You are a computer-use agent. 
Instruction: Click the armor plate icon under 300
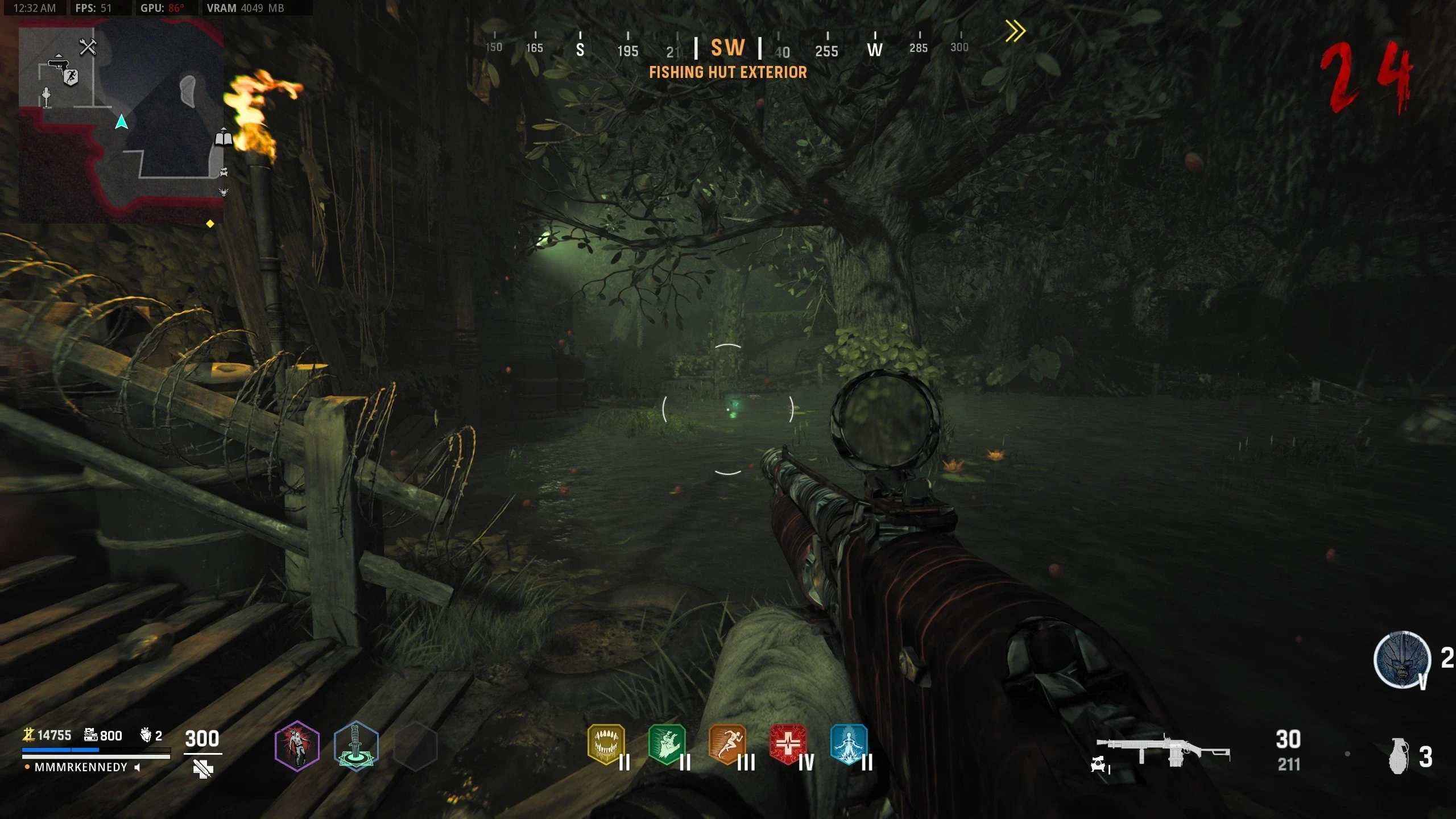coord(202,769)
